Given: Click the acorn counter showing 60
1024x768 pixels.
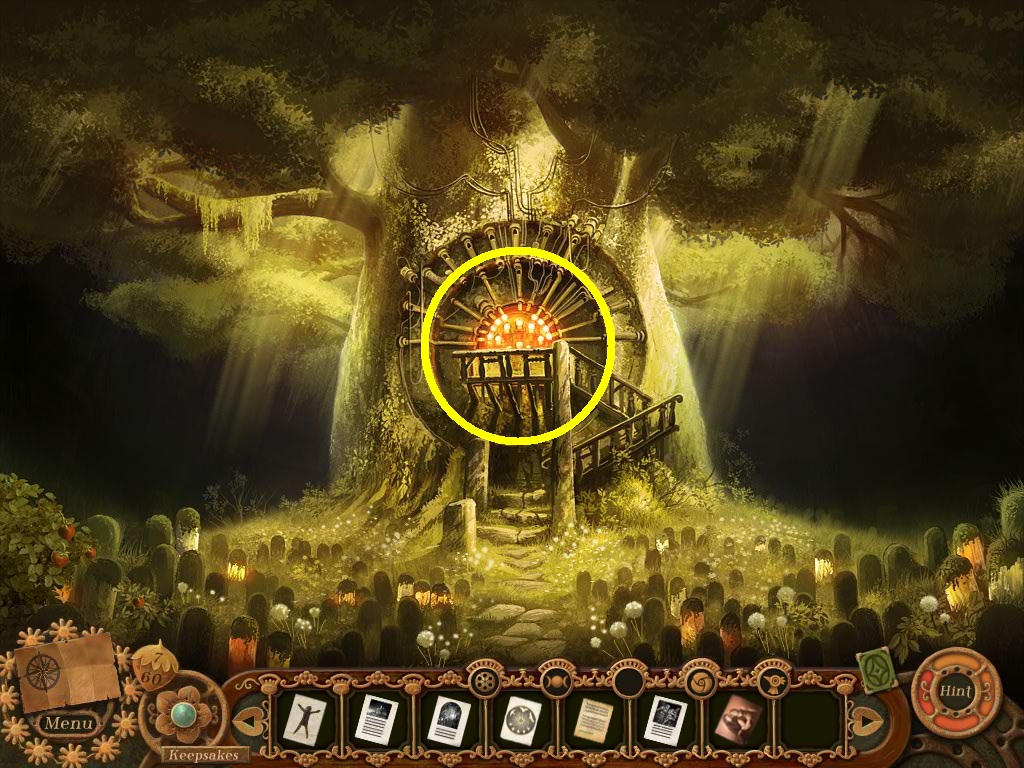Looking at the screenshot, I should tap(153, 664).
